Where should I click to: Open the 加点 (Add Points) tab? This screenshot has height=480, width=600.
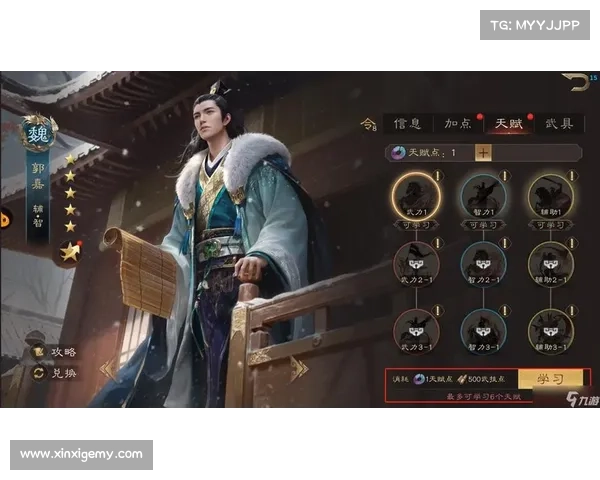coord(460,124)
